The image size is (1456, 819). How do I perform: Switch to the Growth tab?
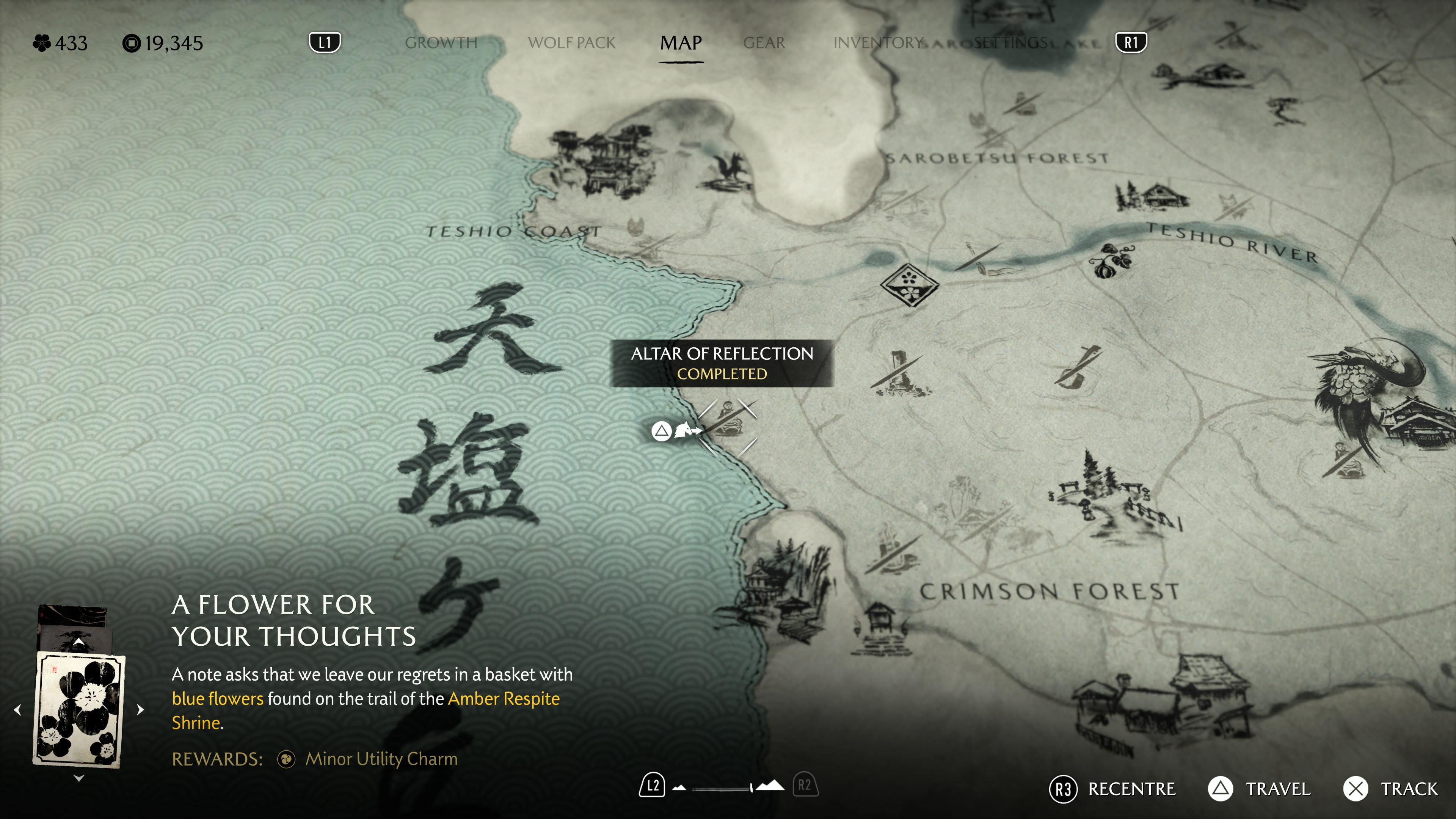441,43
